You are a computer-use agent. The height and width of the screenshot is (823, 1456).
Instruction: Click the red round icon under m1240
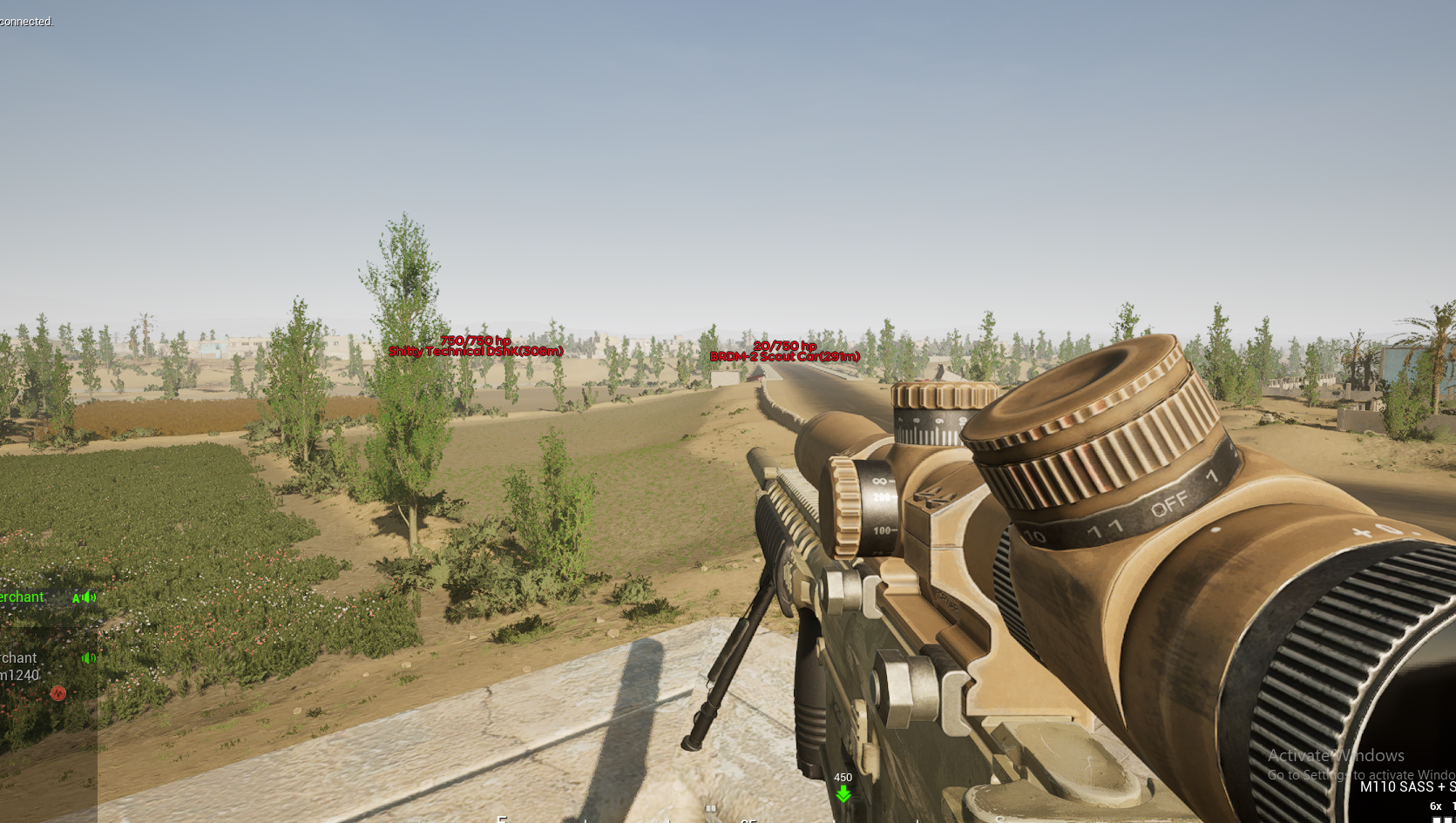click(58, 693)
